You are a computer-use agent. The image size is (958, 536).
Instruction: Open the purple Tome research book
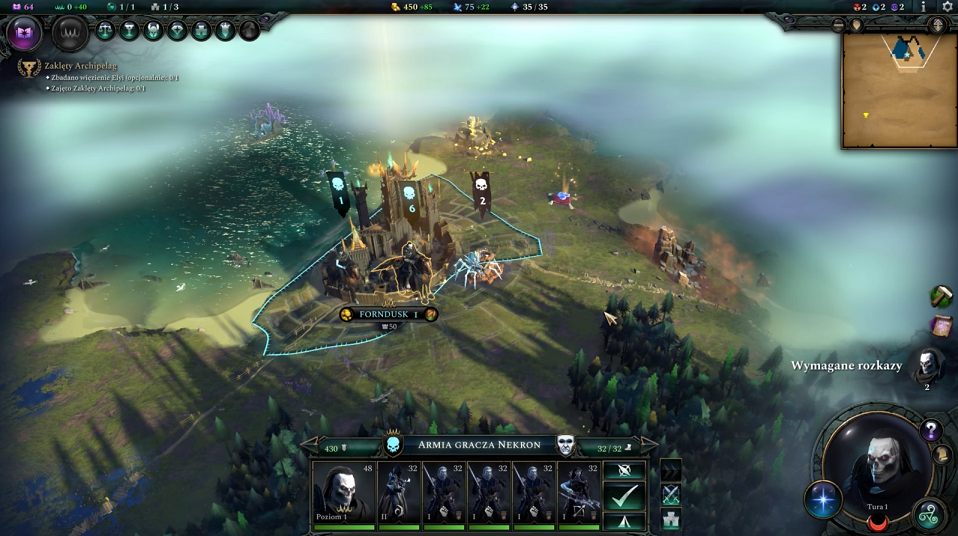click(x=24, y=35)
